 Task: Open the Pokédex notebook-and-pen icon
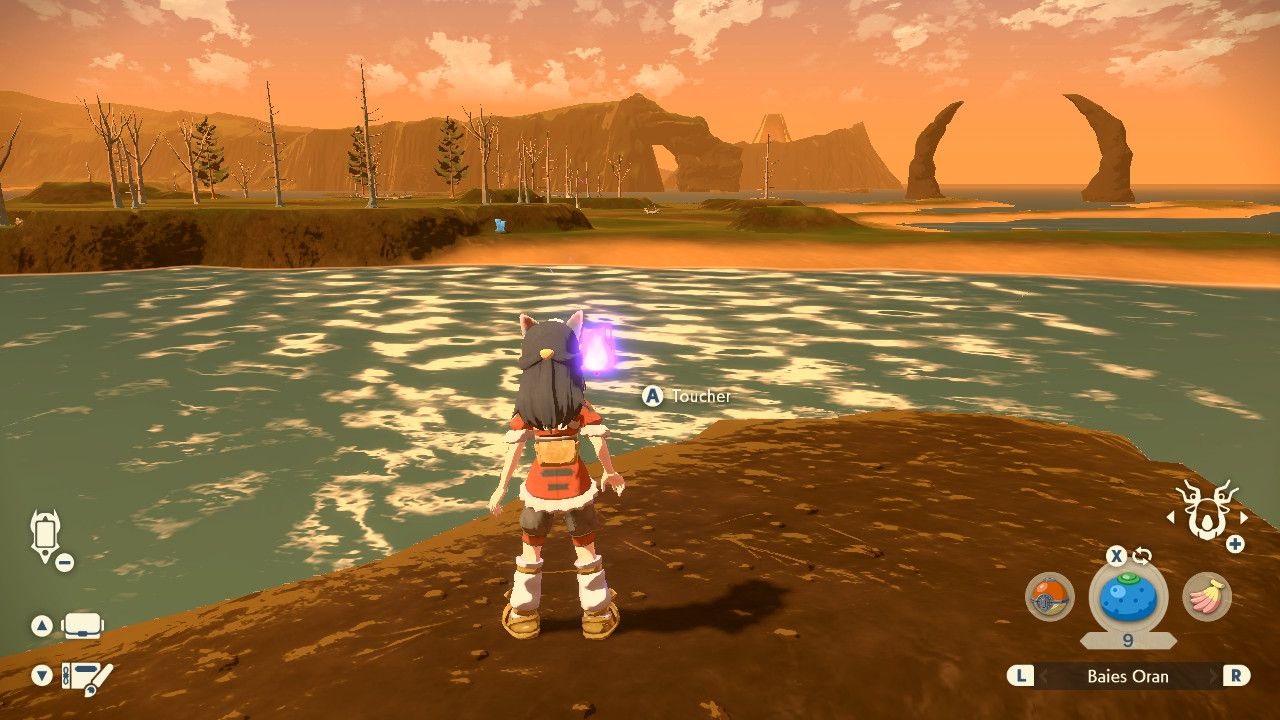pyautogui.click(x=86, y=677)
